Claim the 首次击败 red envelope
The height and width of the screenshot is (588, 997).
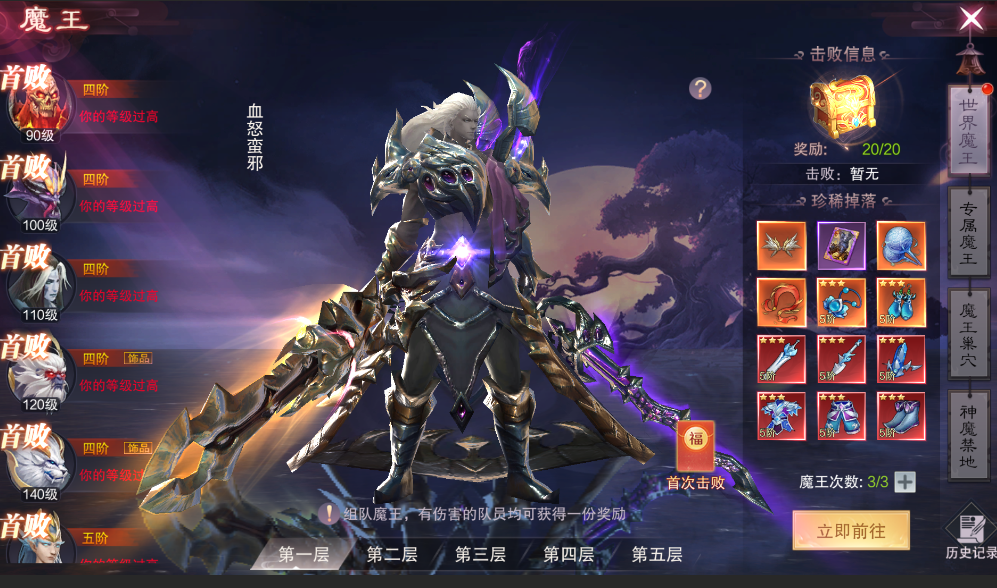coord(695,447)
